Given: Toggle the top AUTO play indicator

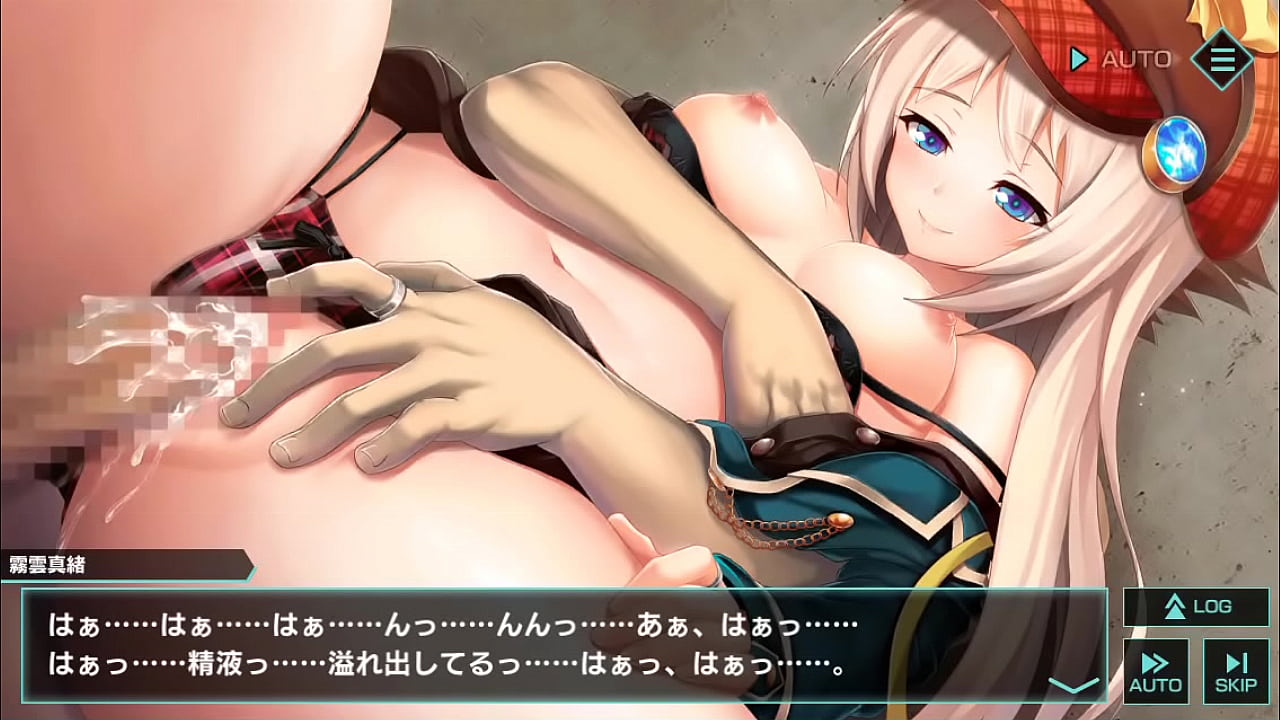Looking at the screenshot, I should [1121, 60].
